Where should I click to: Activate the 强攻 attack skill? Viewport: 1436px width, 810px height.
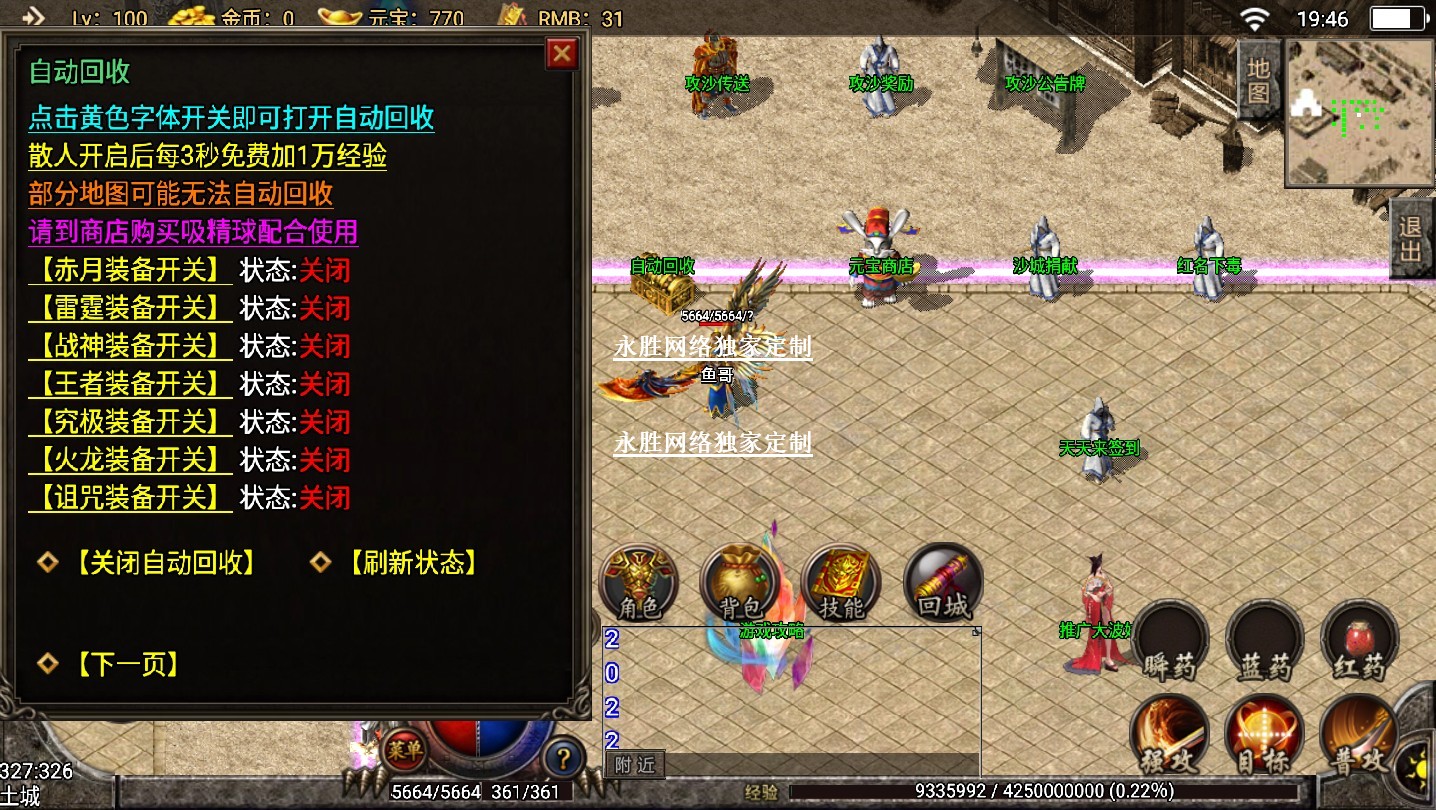1169,735
